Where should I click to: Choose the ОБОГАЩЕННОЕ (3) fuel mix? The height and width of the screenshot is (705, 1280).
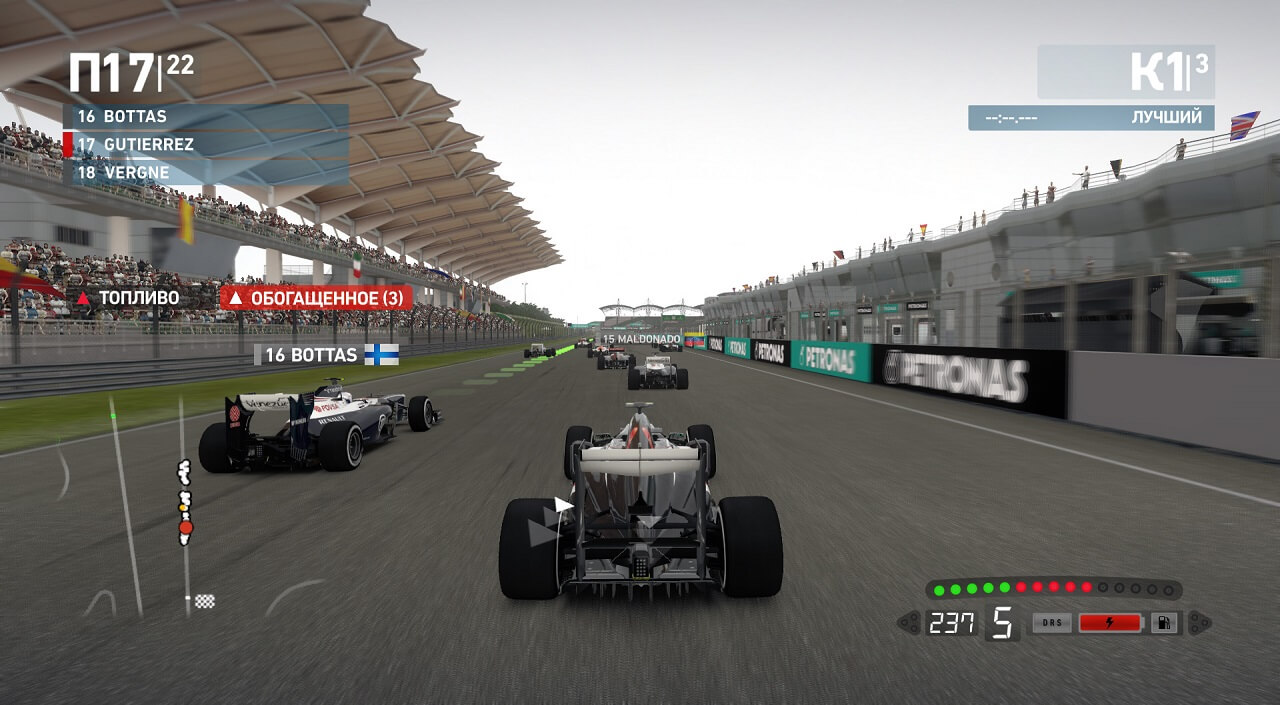[316, 298]
